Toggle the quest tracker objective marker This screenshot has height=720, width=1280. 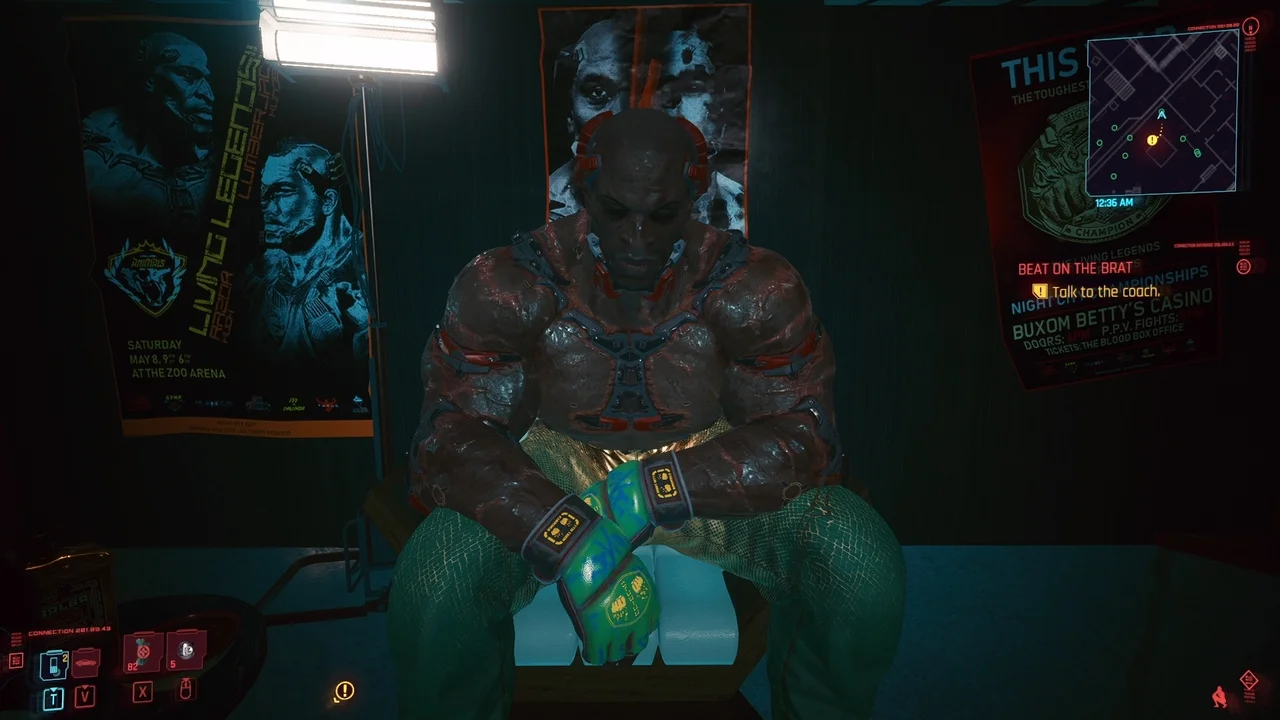pyautogui.click(x=1040, y=291)
